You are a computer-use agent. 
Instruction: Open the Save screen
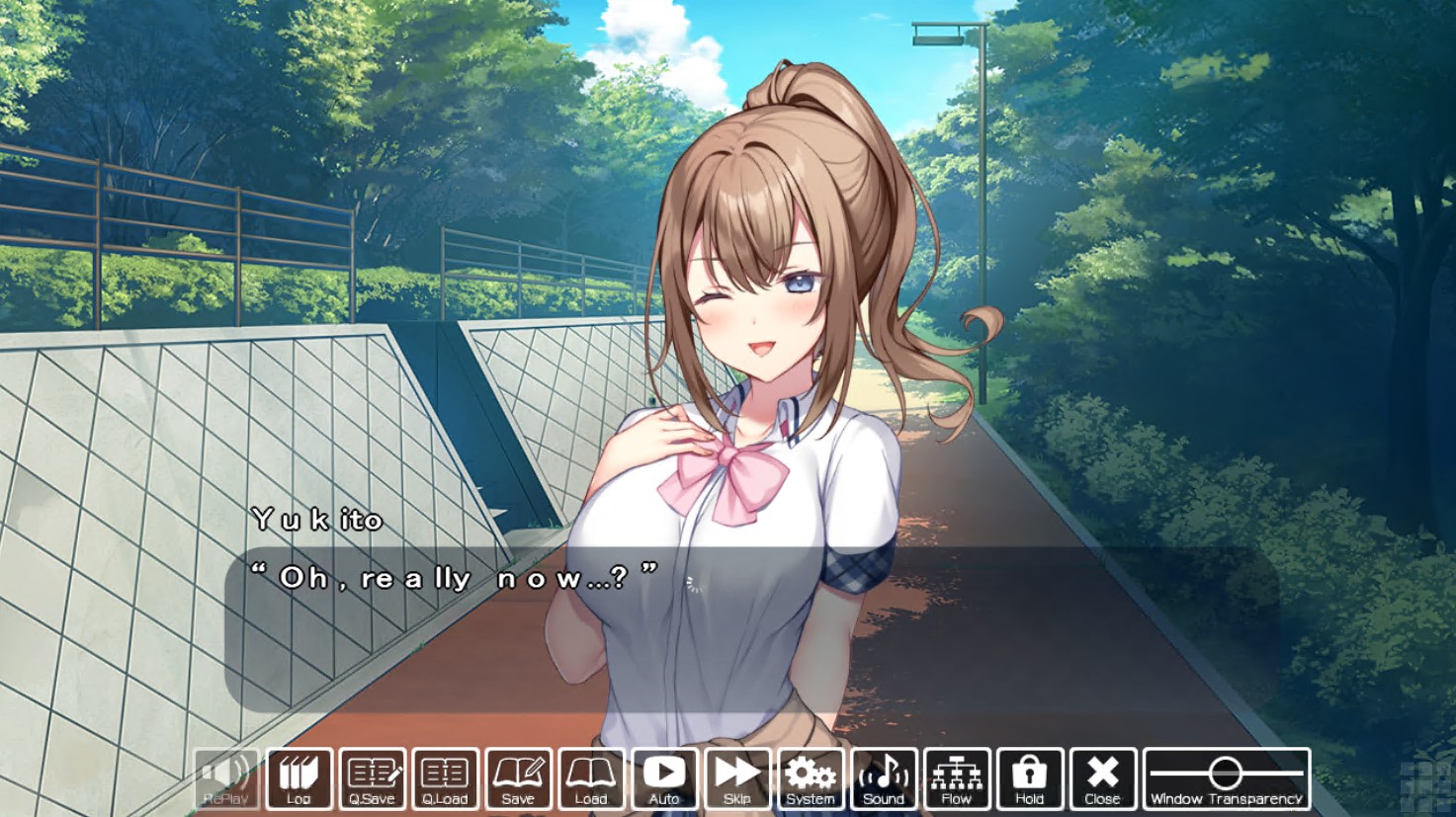518,778
